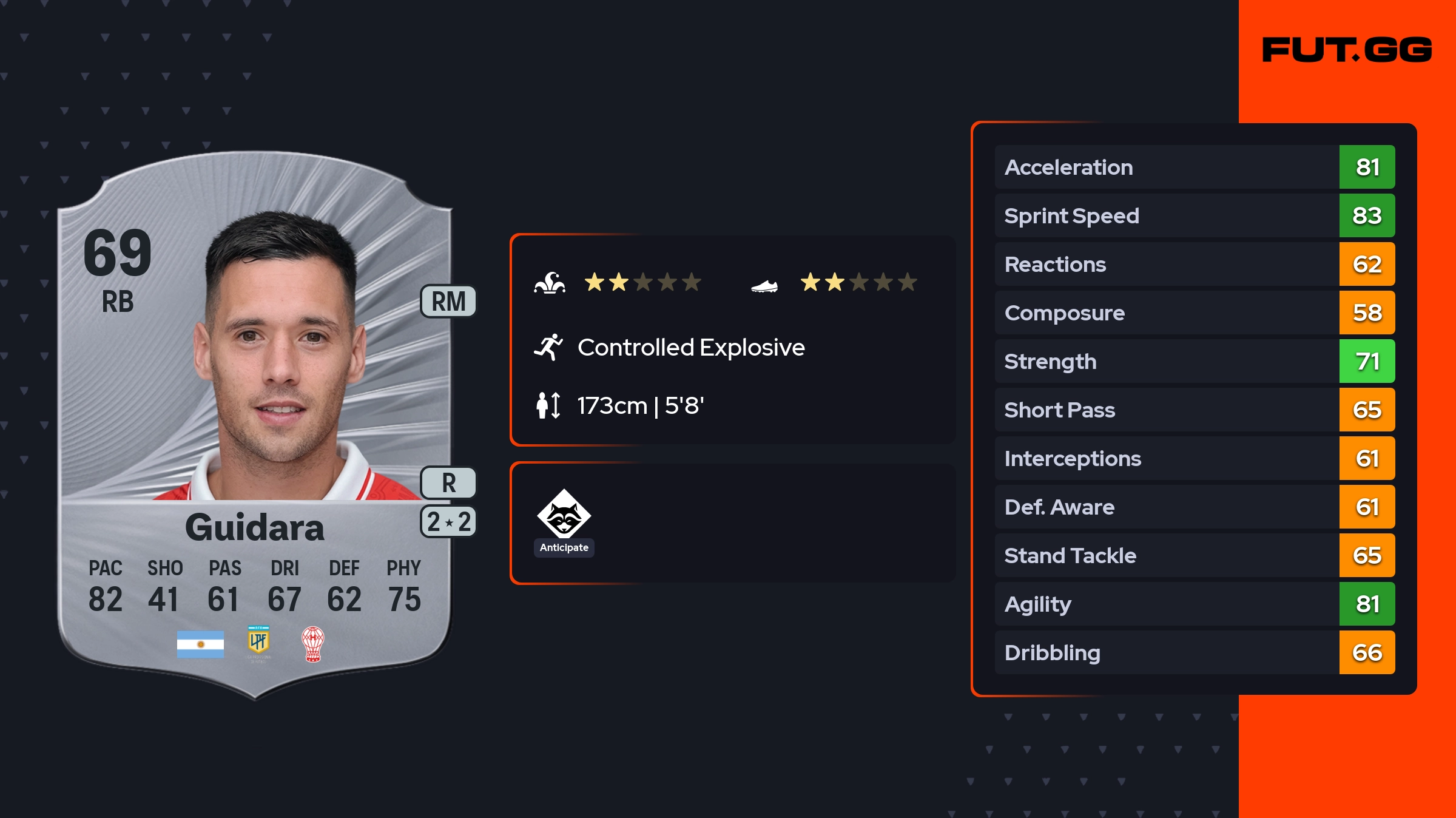Click the RM alternate position badge

tap(448, 302)
